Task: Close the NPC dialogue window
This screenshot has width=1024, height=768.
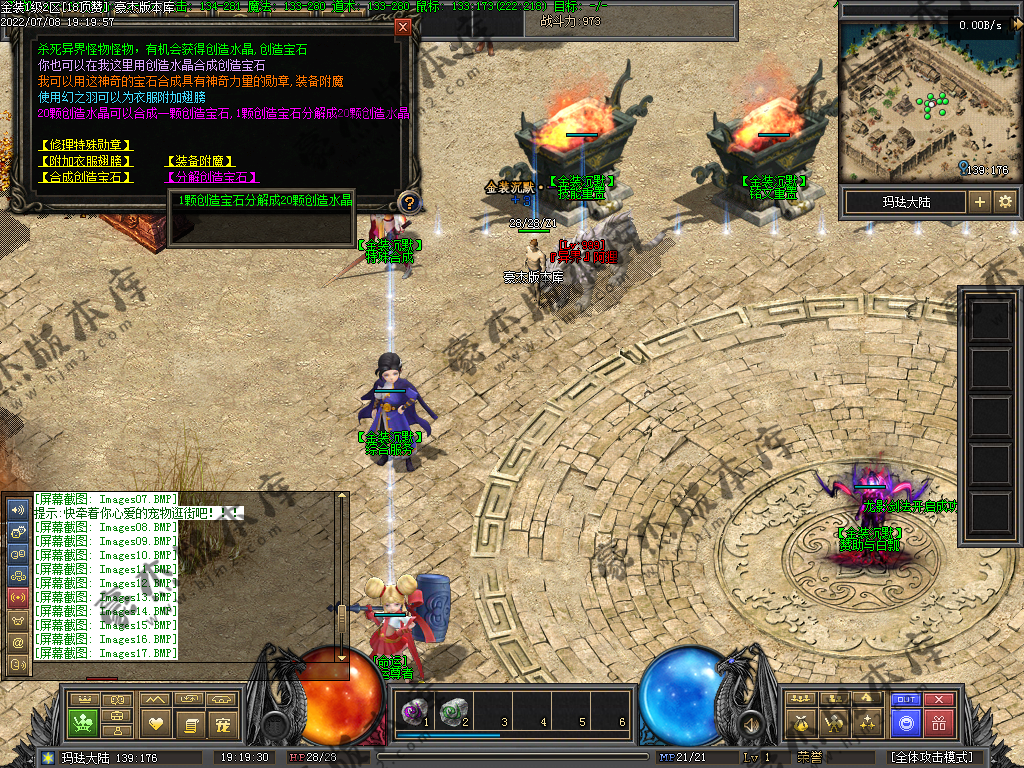Action: [403, 27]
